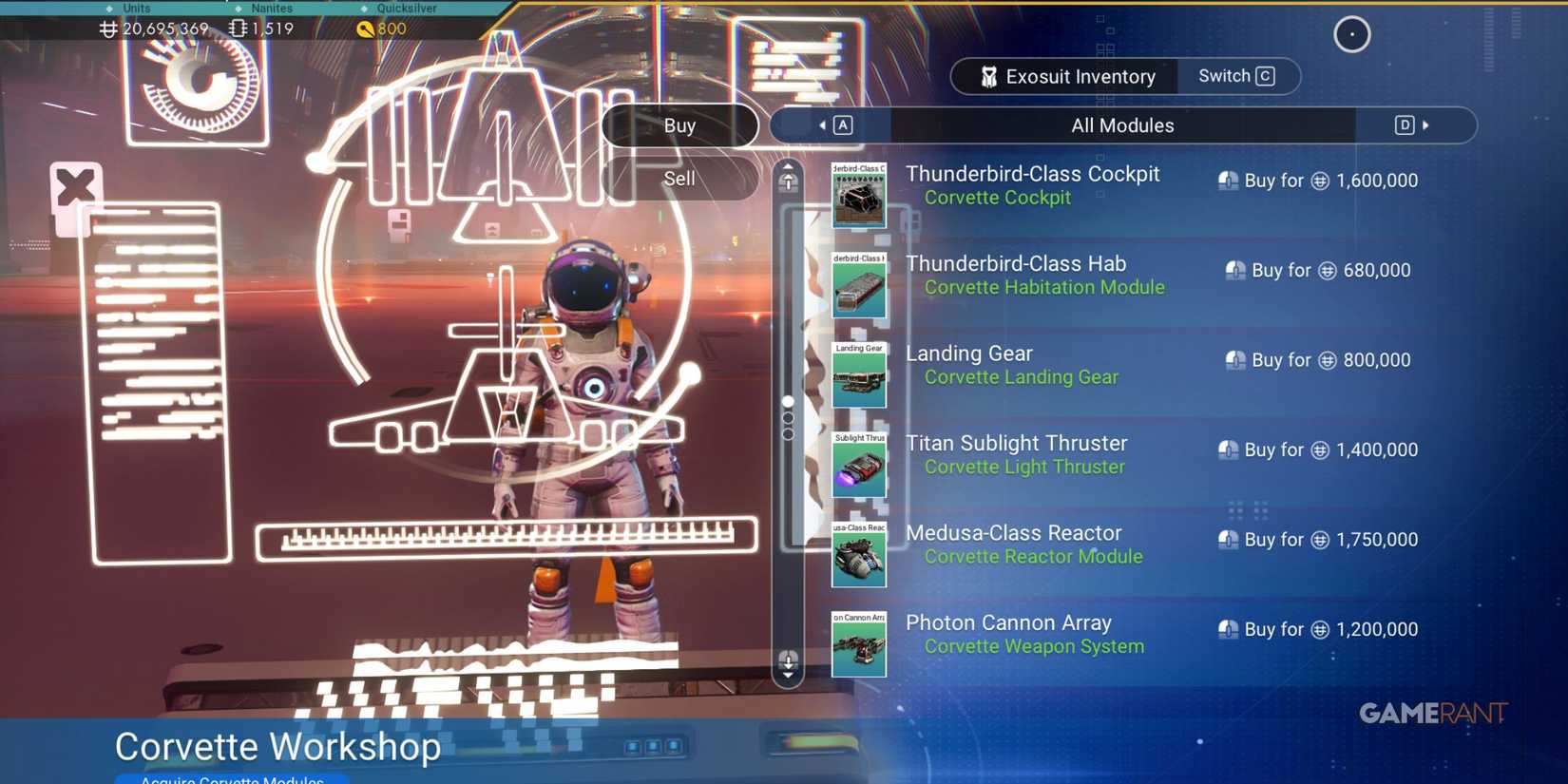
Task: Click the Quicksilver coin icon
Action: 366,28
